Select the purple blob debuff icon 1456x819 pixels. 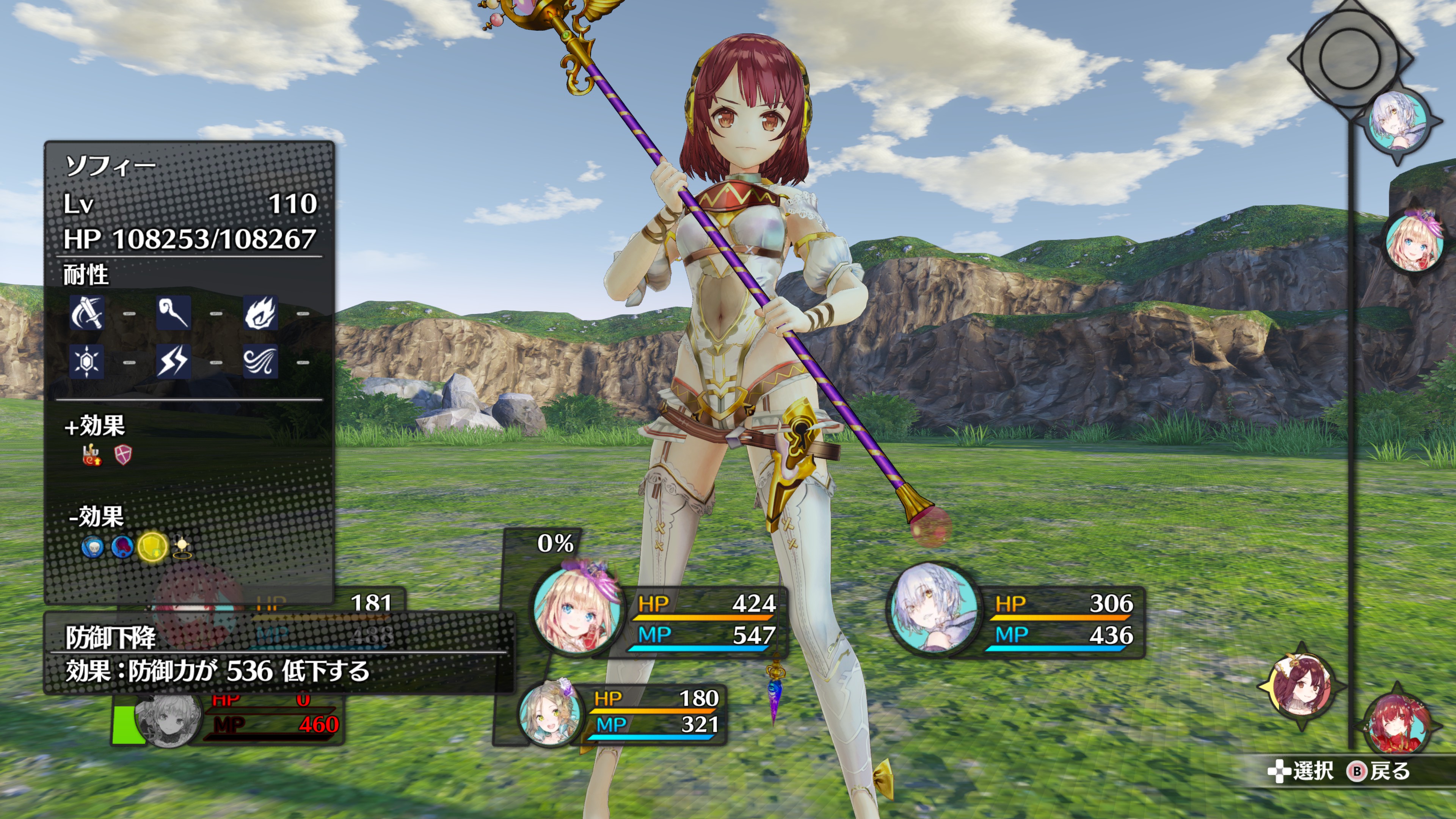122,546
